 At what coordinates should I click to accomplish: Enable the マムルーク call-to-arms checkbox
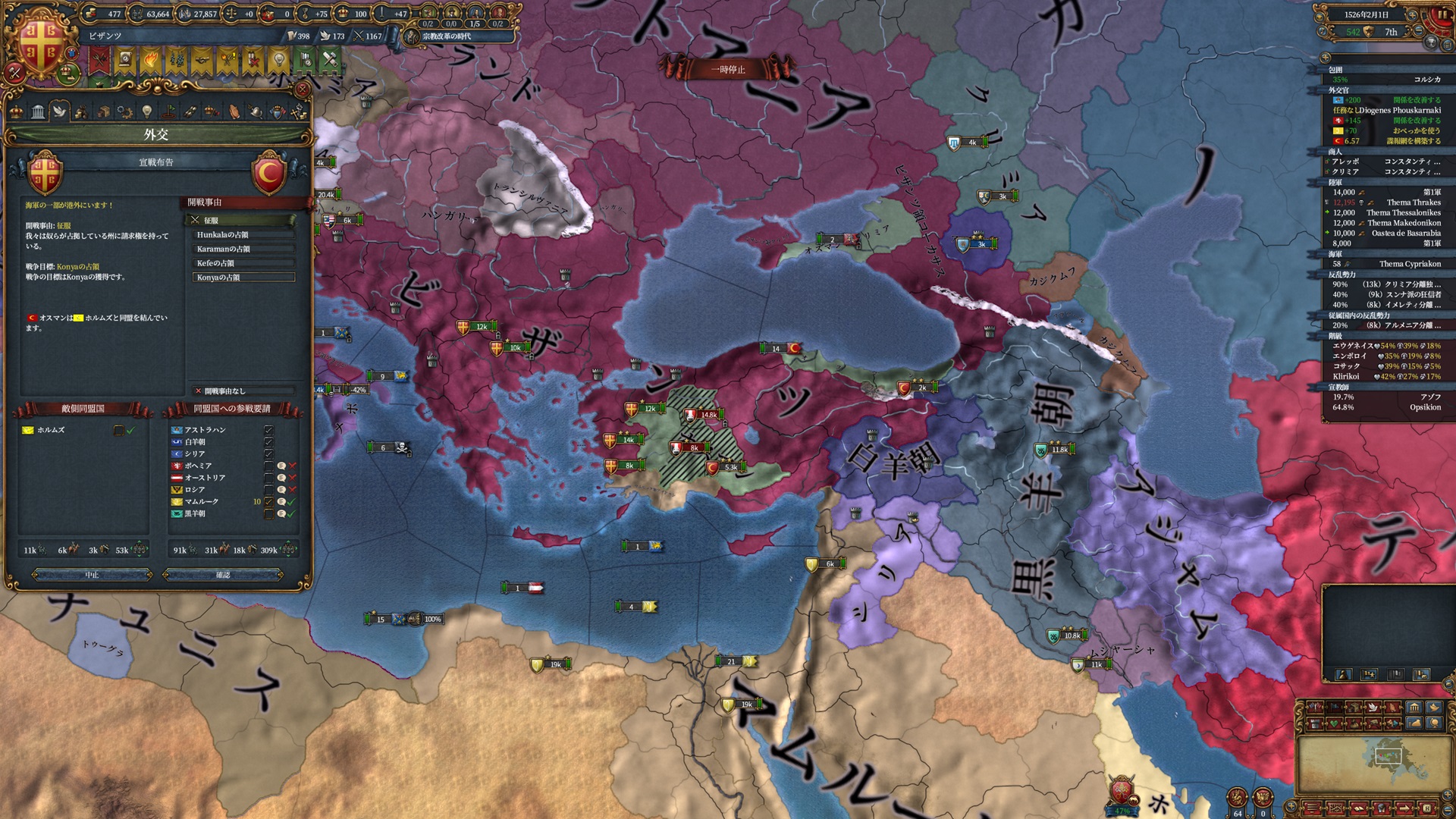tap(270, 501)
